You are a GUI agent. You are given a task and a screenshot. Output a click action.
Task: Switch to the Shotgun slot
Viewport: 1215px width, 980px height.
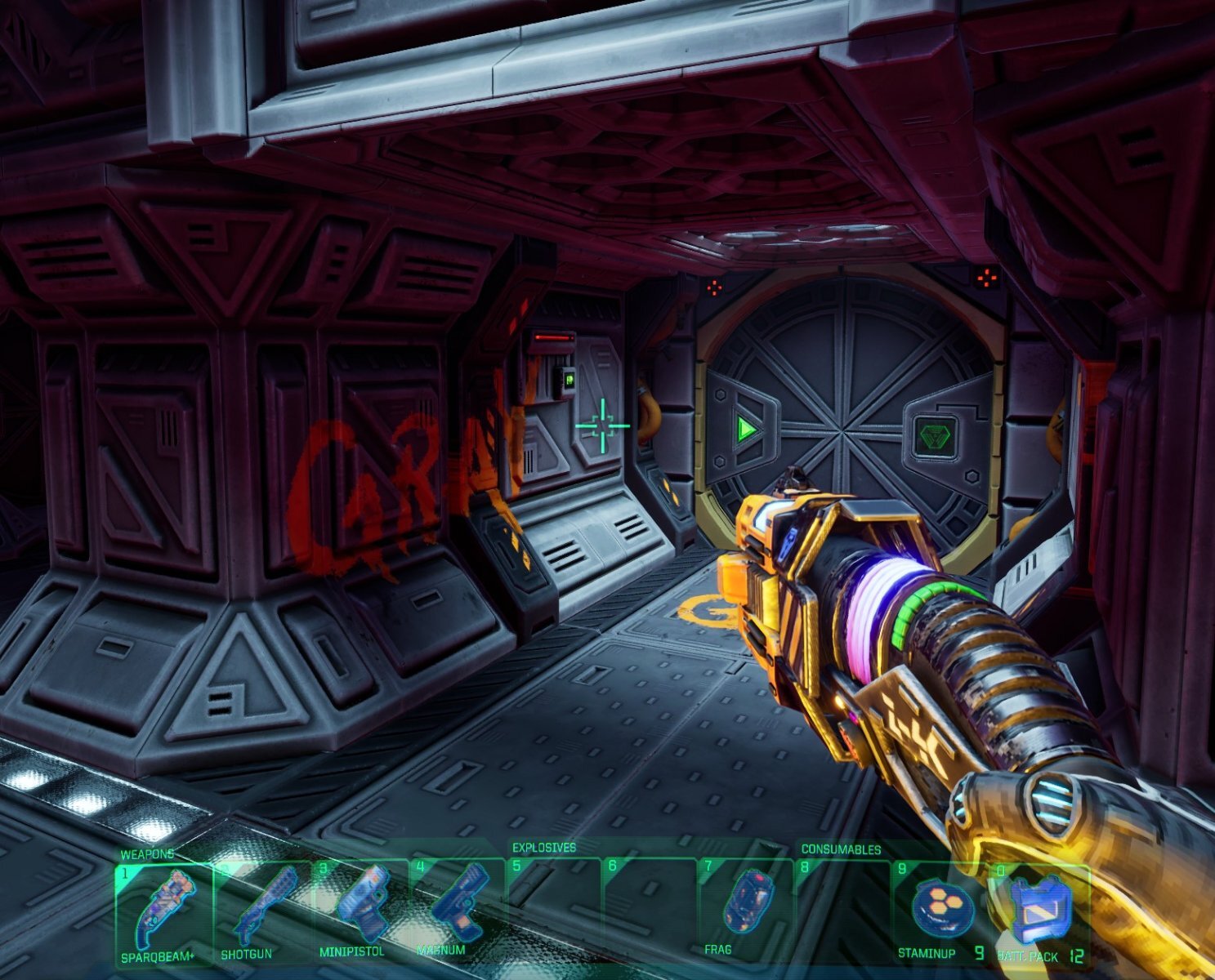pyautogui.click(x=261, y=911)
